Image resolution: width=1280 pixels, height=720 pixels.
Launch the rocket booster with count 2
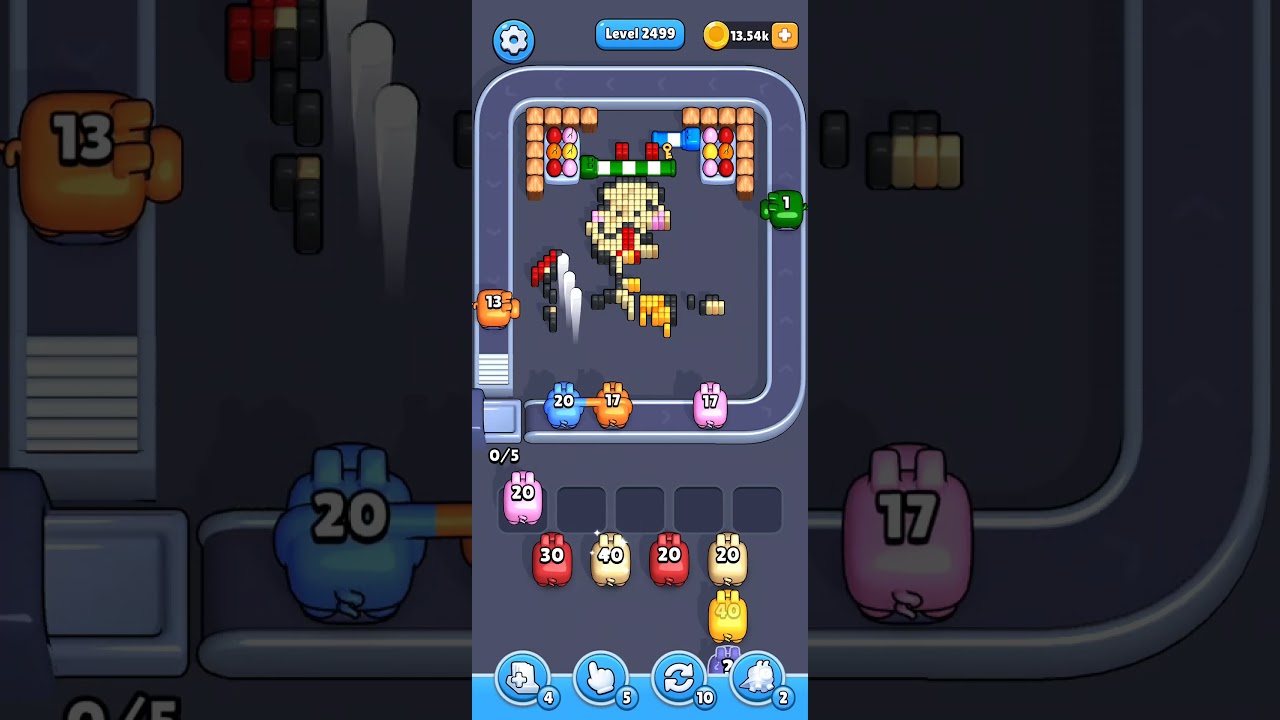point(759,678)
